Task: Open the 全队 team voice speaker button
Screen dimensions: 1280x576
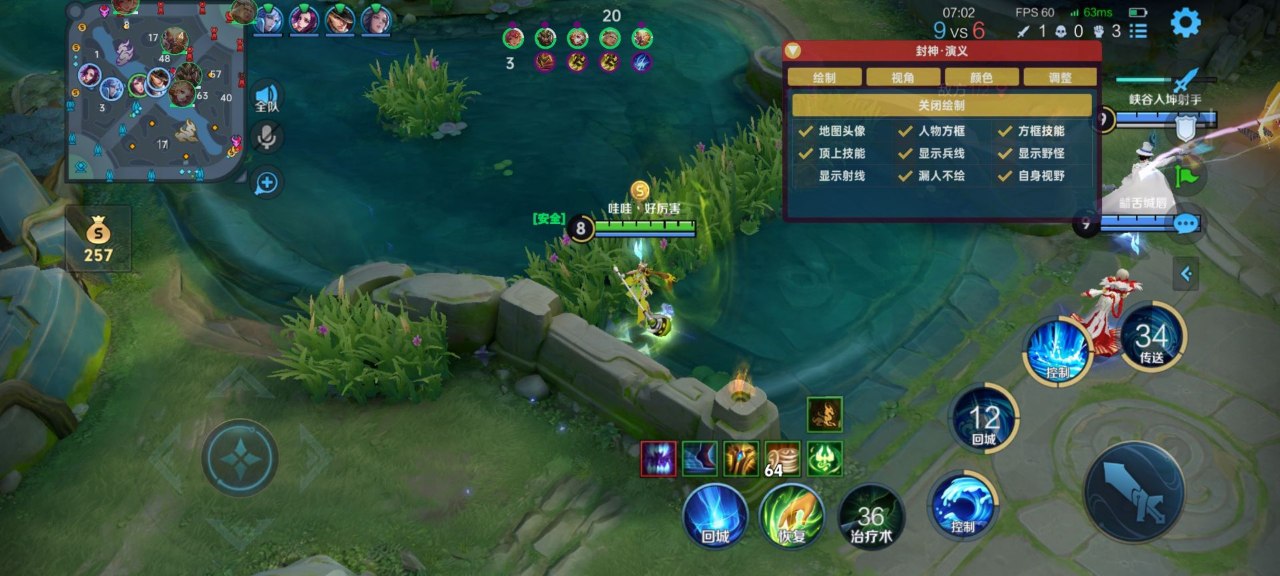Action: [x=266, y=96]
